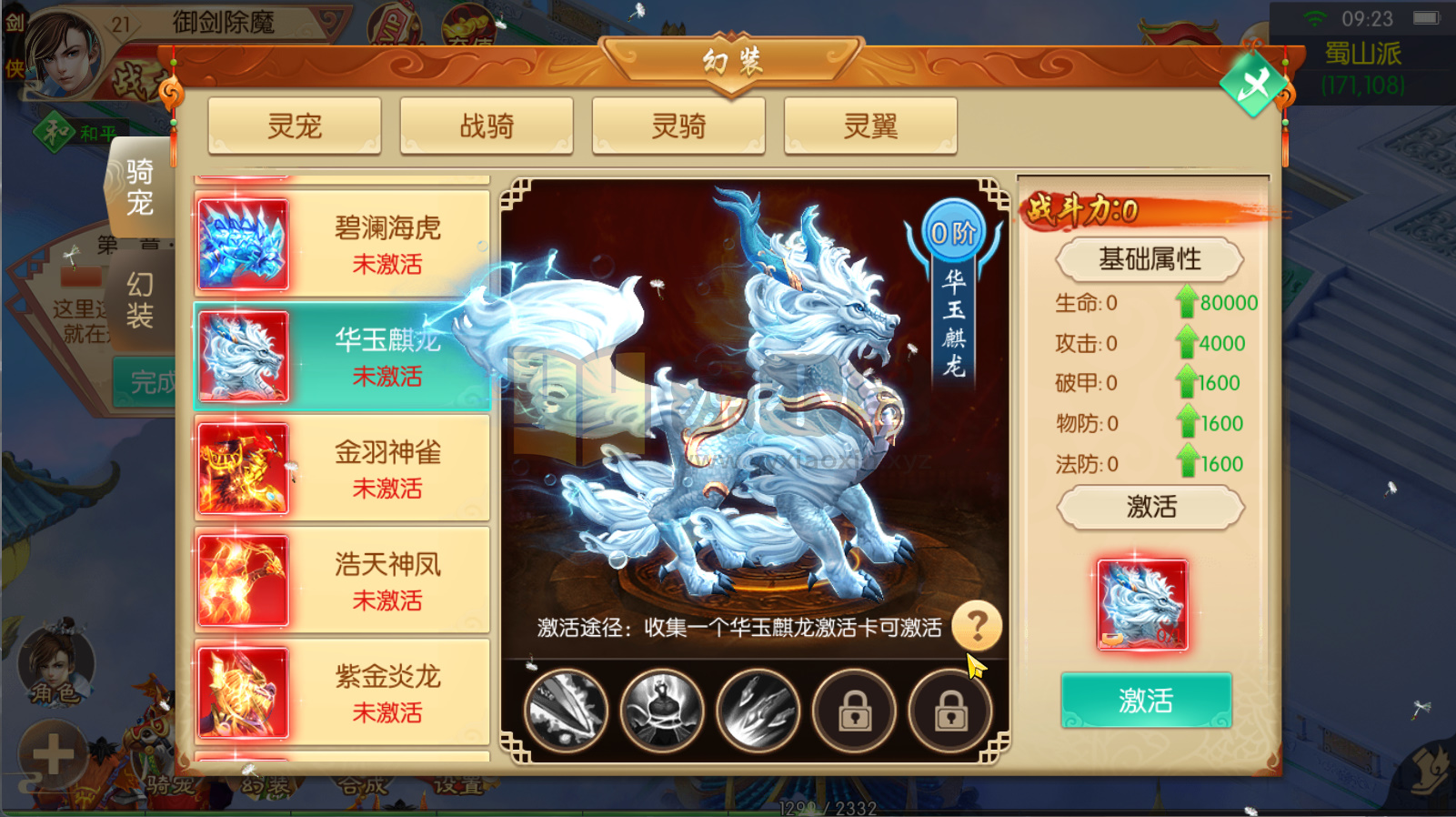Select the 金羽神雀 mount entry
This screenshot has width=1456, height=817.
tap(342, 468)
